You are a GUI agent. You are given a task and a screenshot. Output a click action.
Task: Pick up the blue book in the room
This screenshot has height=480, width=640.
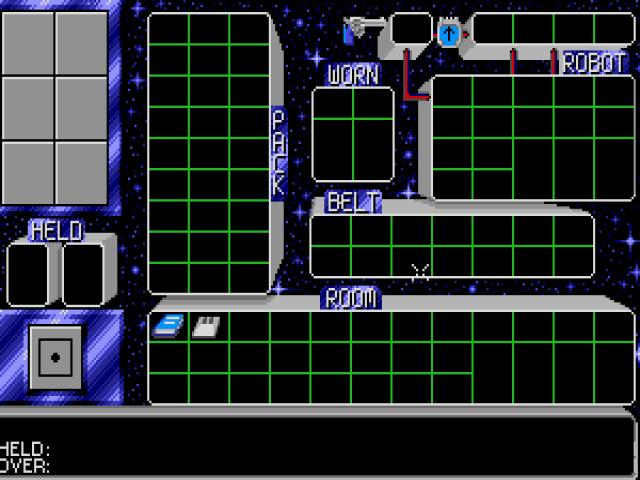tap(168, 326)
